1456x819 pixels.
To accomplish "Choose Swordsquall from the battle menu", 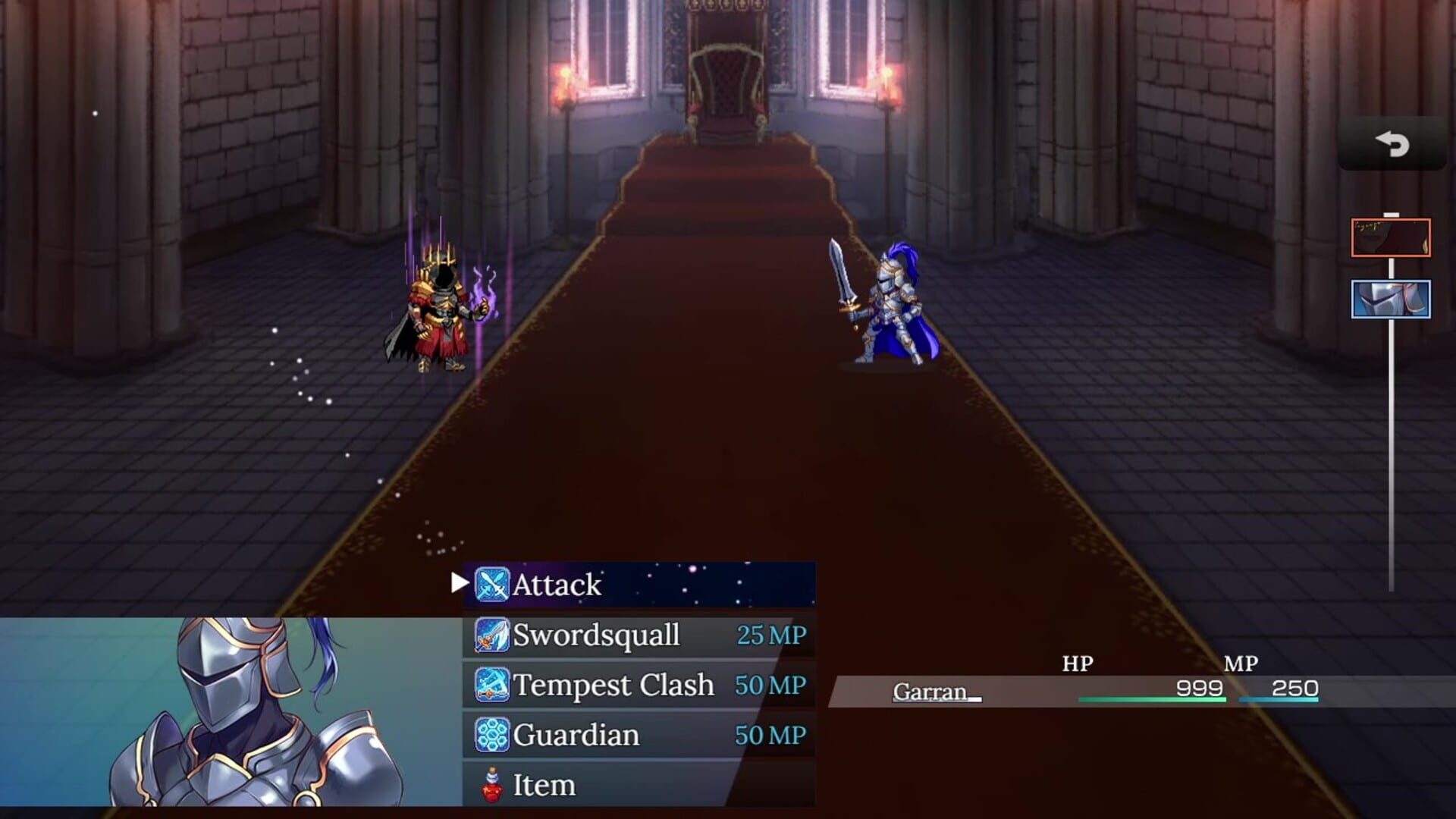I will coord(599,635).
